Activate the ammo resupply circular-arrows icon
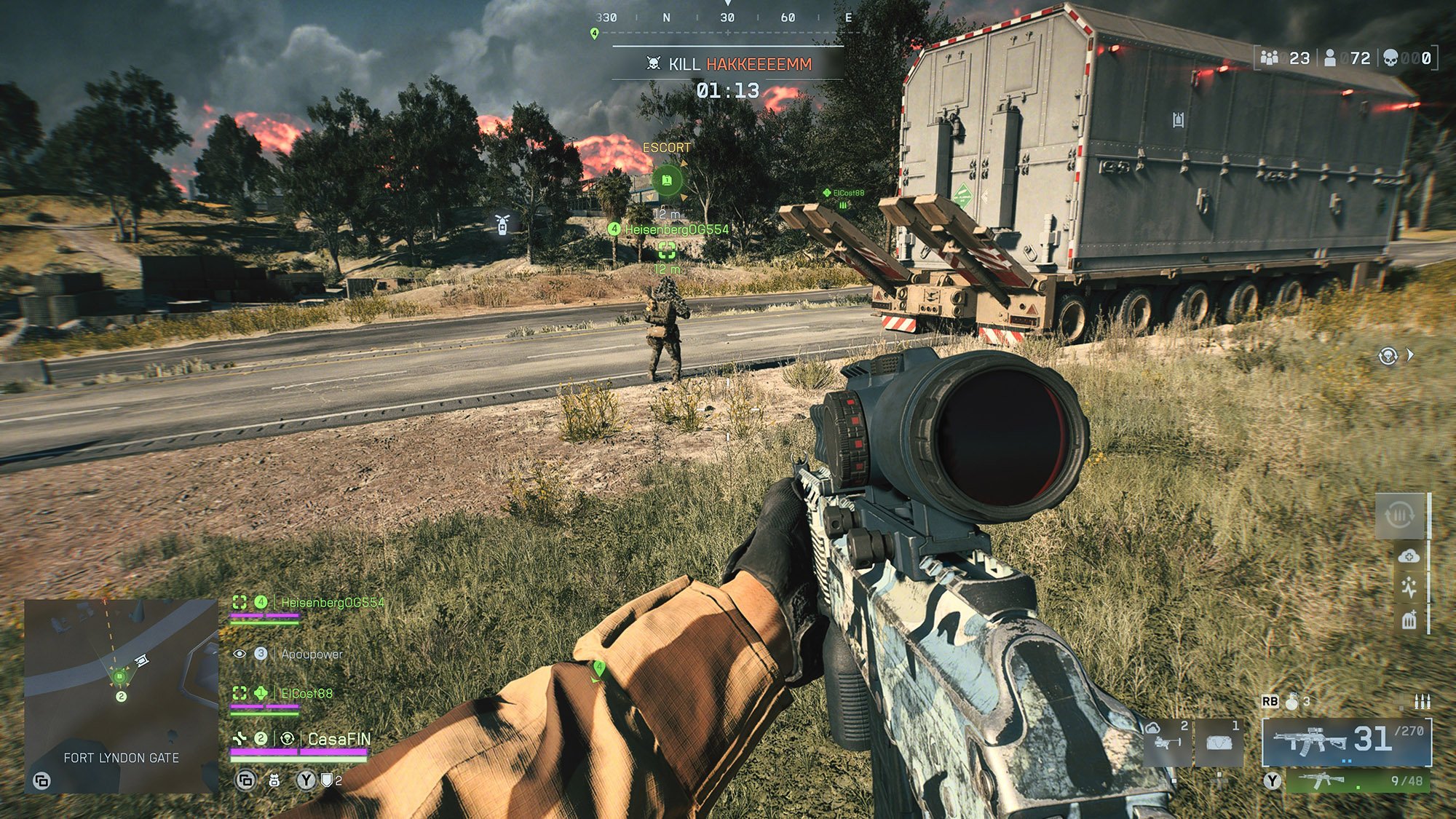Viewport: 1456px width, 819px height. point(1399,516)
